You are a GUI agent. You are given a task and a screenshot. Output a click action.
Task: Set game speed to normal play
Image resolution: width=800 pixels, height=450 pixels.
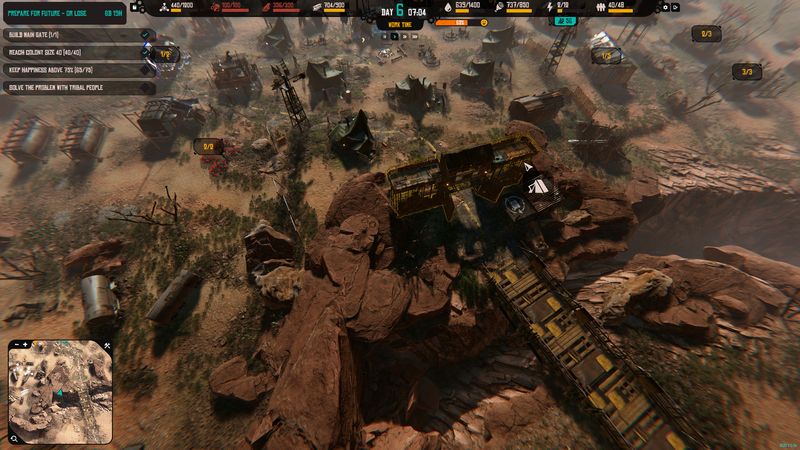(x=396, y=36)
